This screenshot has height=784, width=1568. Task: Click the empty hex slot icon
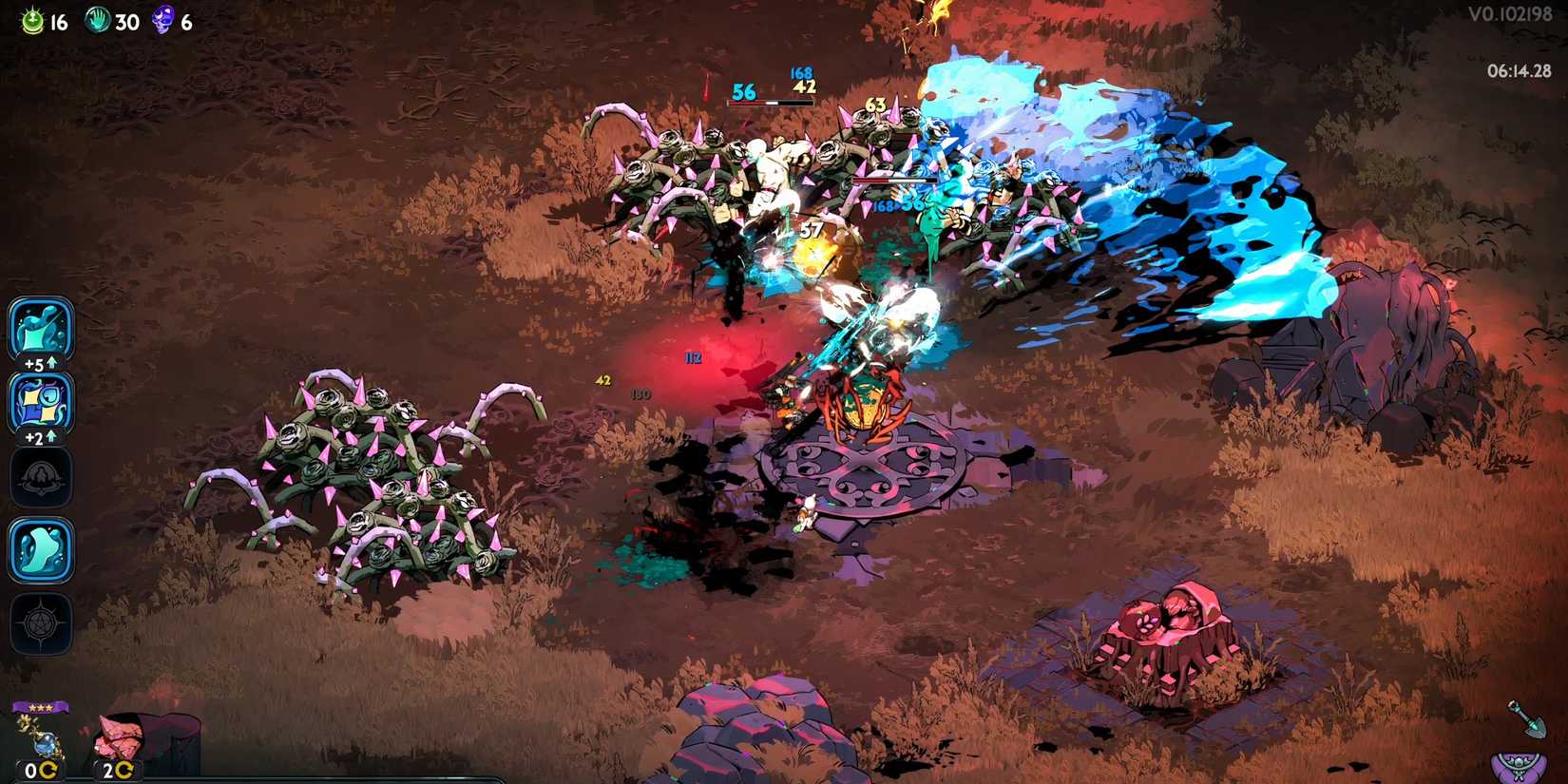point(40,478)
